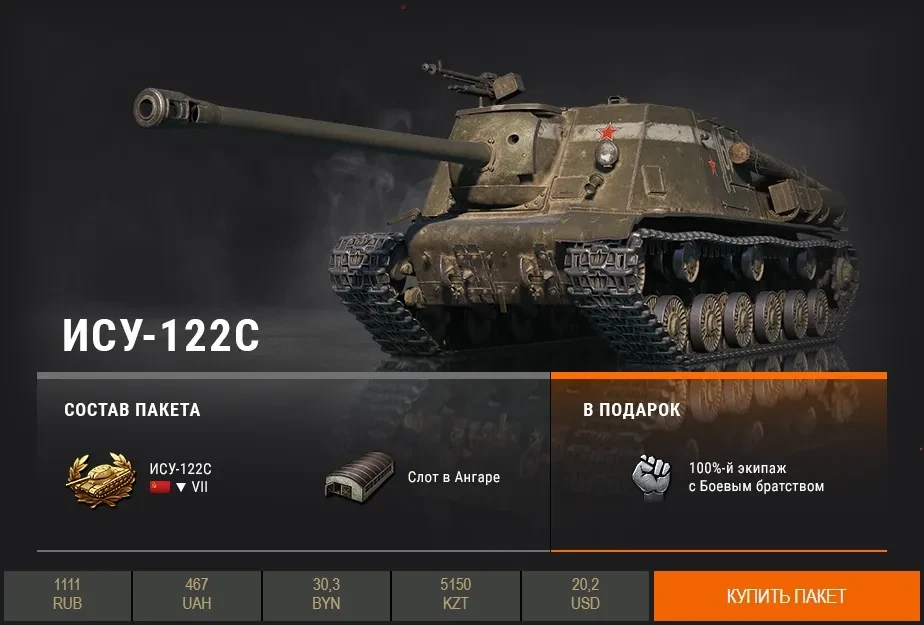
Task: Choose the 467 UAH price option
Action: point(197,596)
